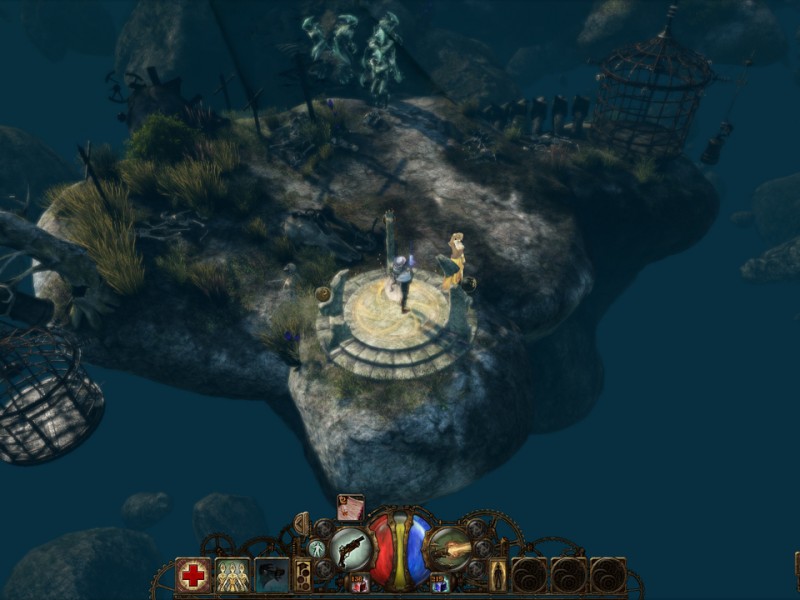Use the blue mana potion
This screenshot has height=600, width=800.
[438, 583]
